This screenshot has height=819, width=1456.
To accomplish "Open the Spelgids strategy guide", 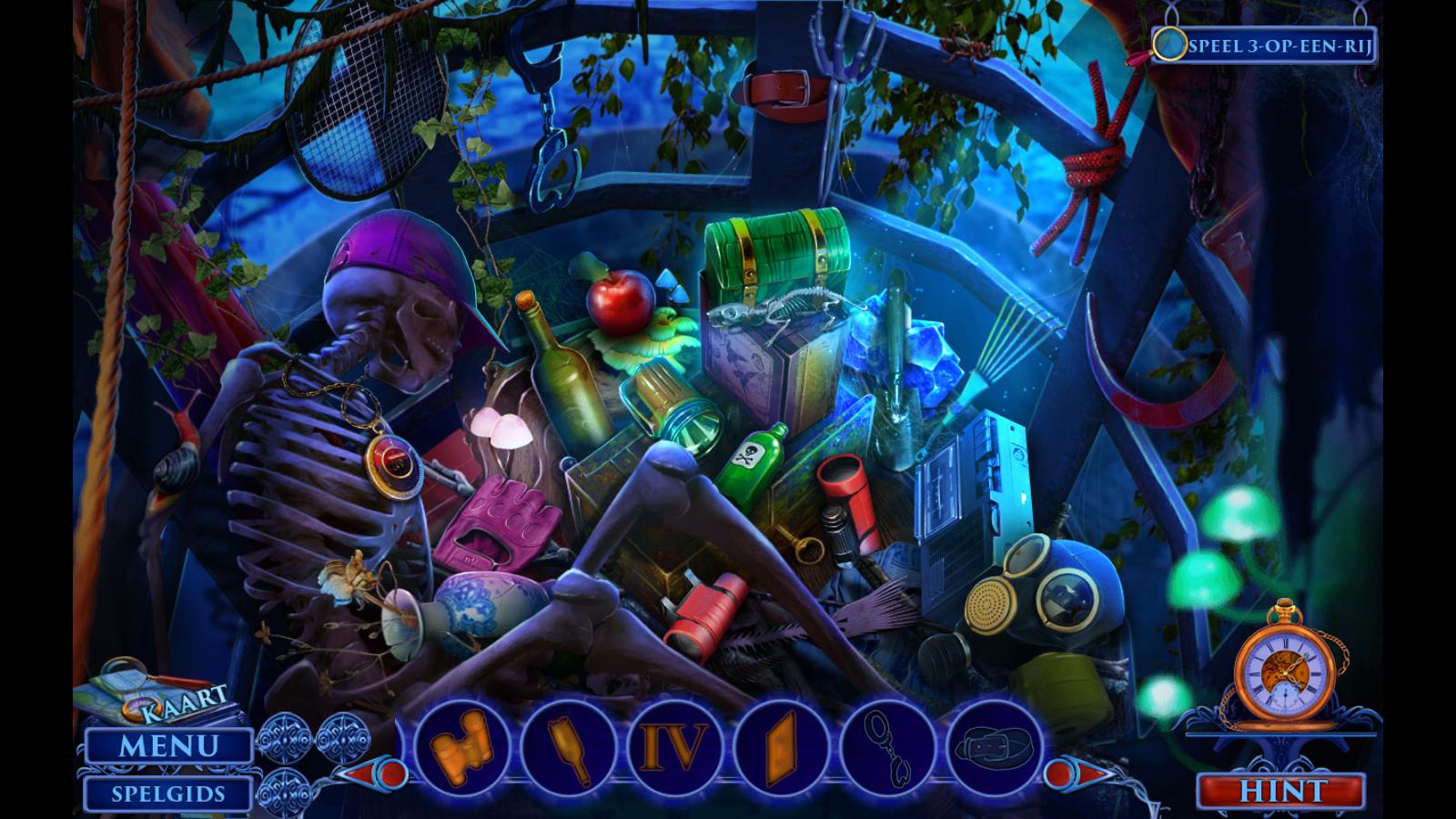I will click(168, 794).
